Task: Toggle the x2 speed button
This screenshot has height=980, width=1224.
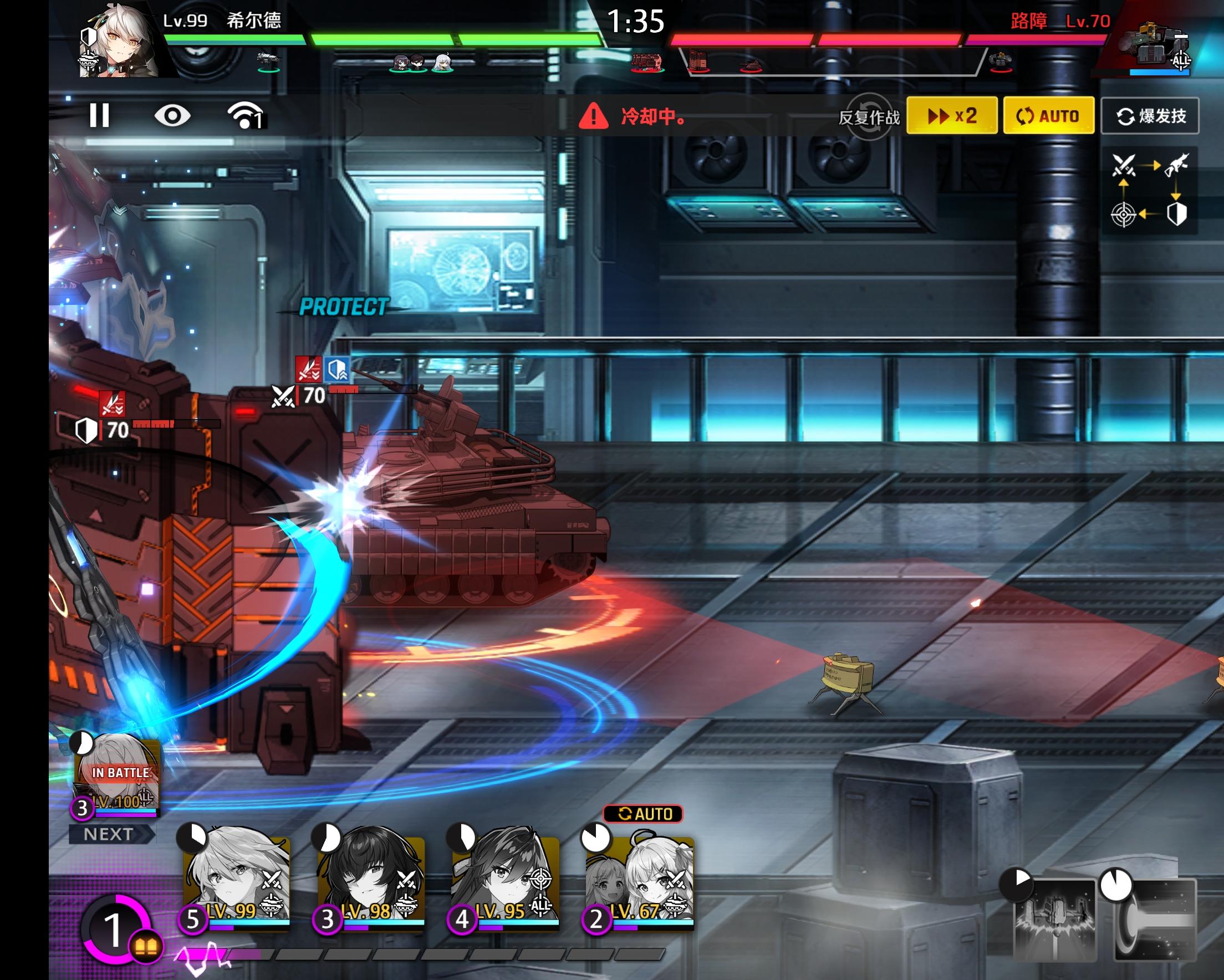Action: point(951,116)
